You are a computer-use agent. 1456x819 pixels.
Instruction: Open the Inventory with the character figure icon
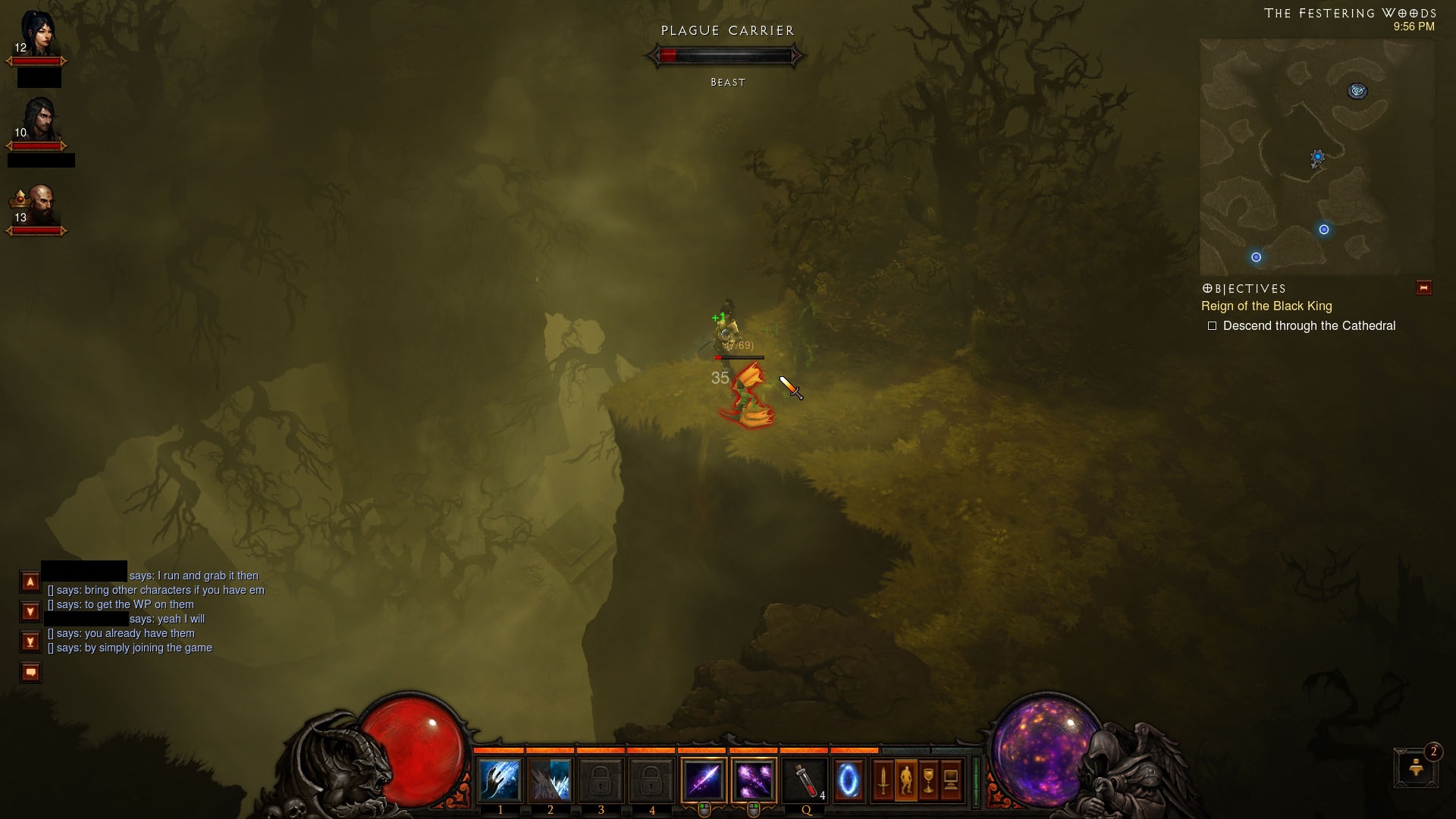[x=906, y=780]
